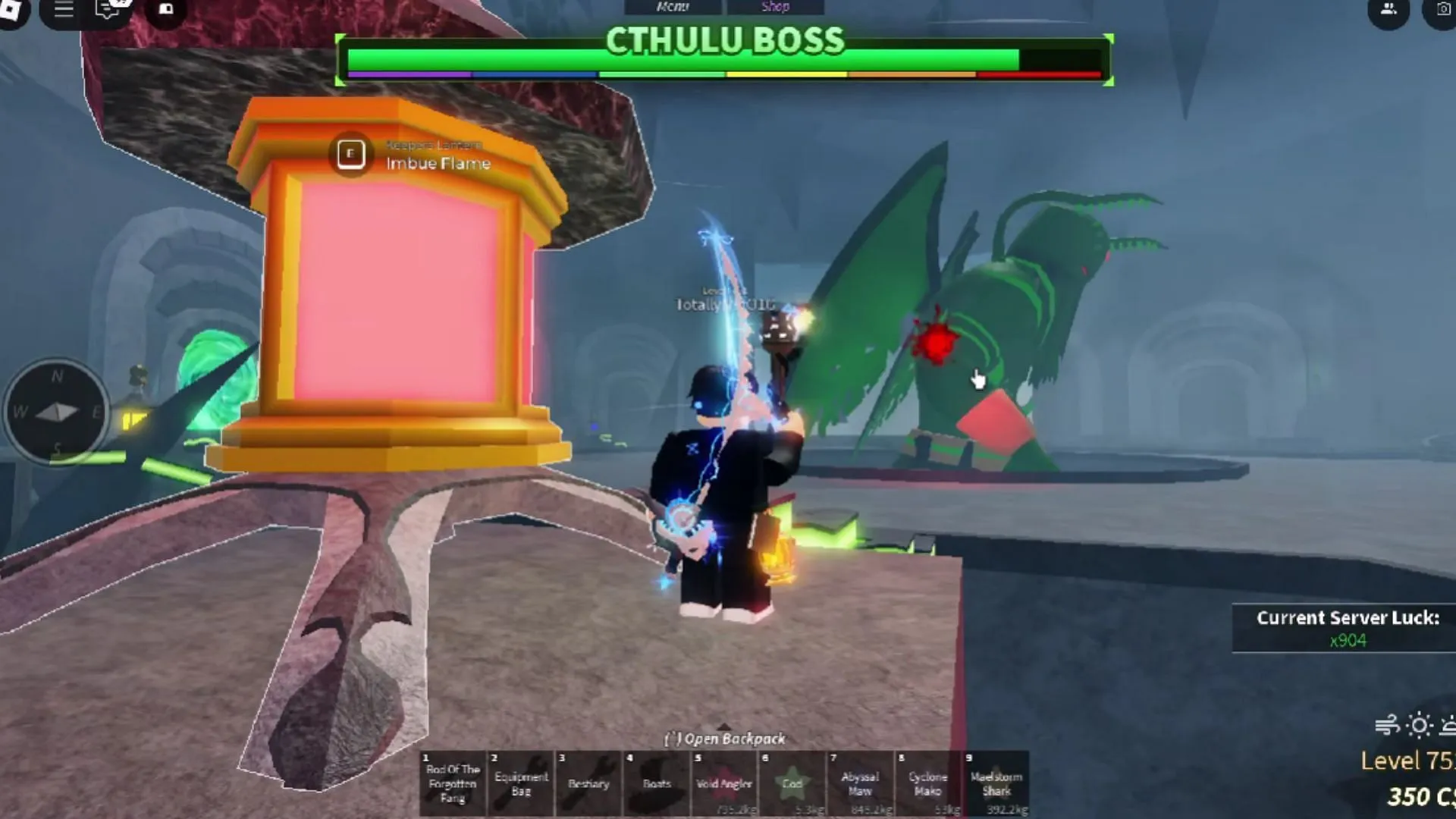Image resolution: width=1456 pixels, height=819 pixels.
Task: Select the Maelstorm Shark in slot 9
Action: coord(996,781)
